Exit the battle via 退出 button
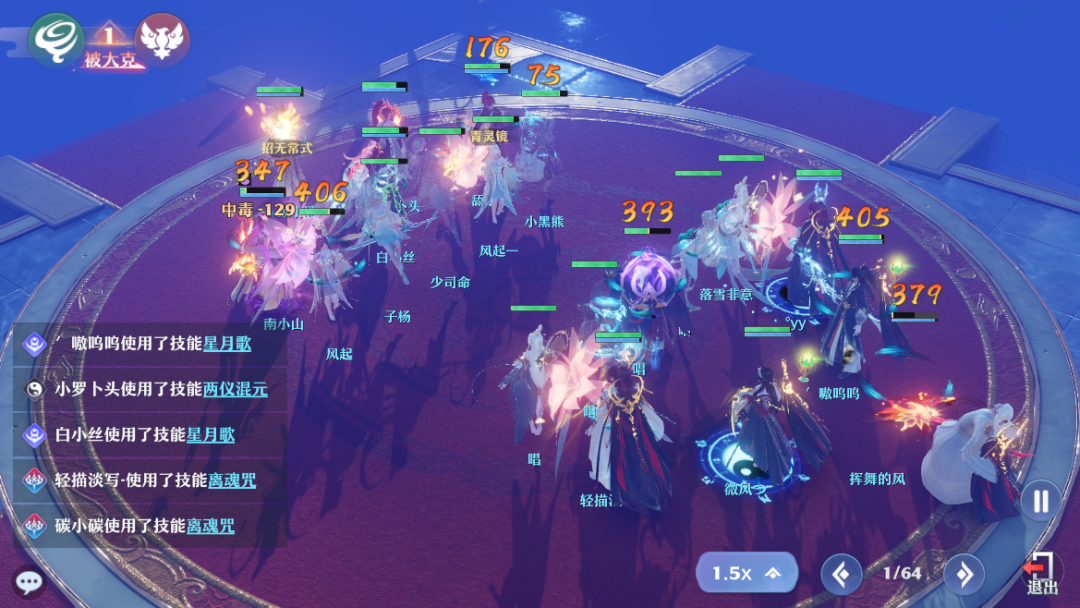Viewport: 1080px width, 608px height. click(x=1041, y=573)
